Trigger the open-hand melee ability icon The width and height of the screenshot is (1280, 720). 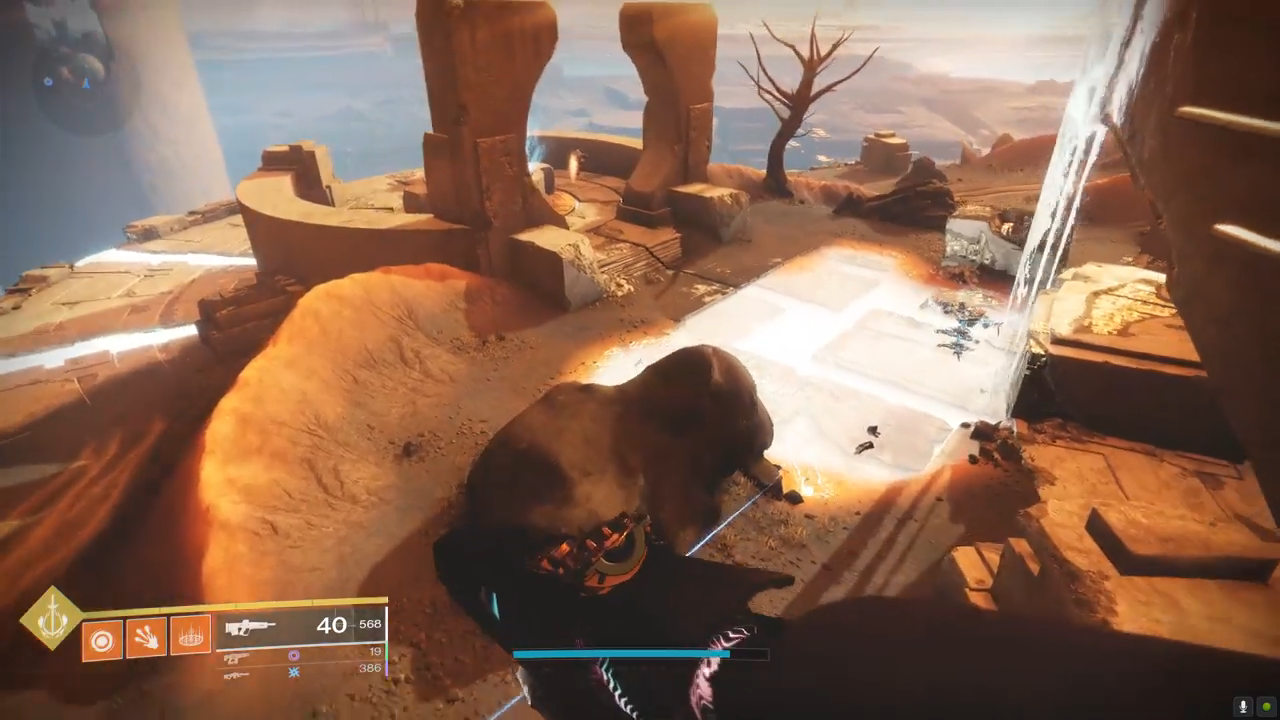[146, 637]
